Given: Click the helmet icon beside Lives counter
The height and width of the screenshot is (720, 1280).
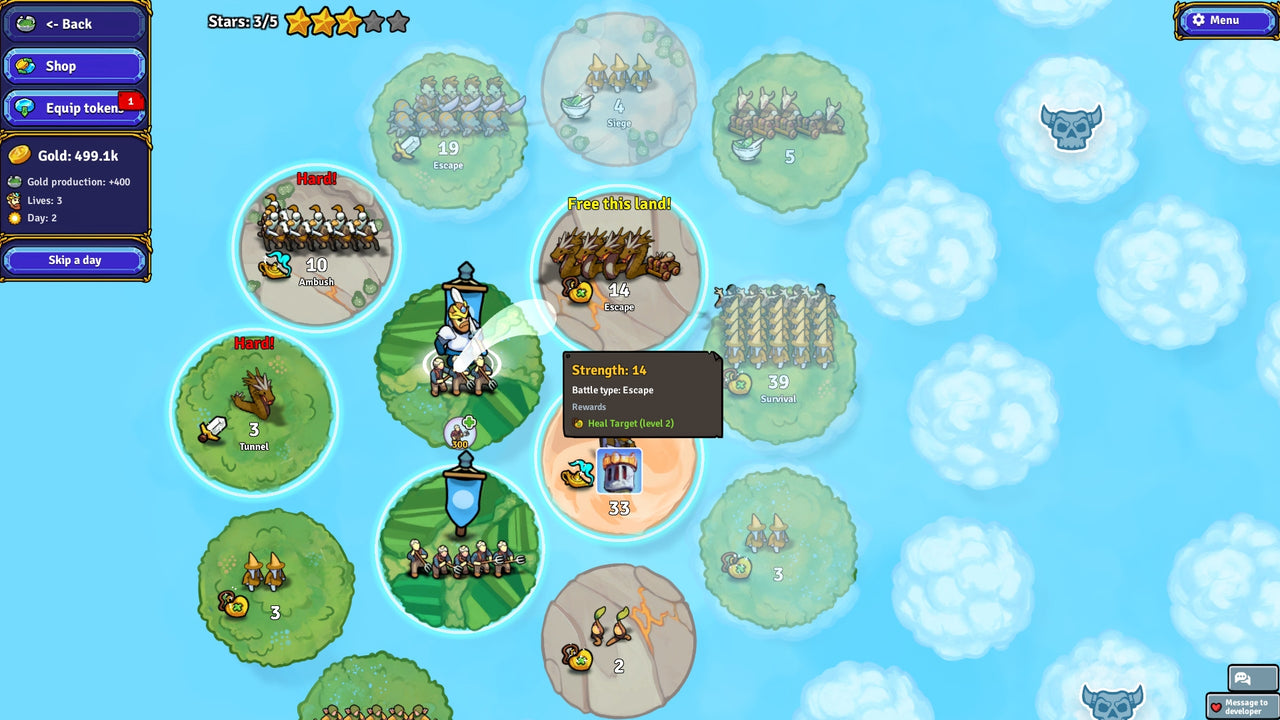Looking at the screenshot, I should [13, 199].
